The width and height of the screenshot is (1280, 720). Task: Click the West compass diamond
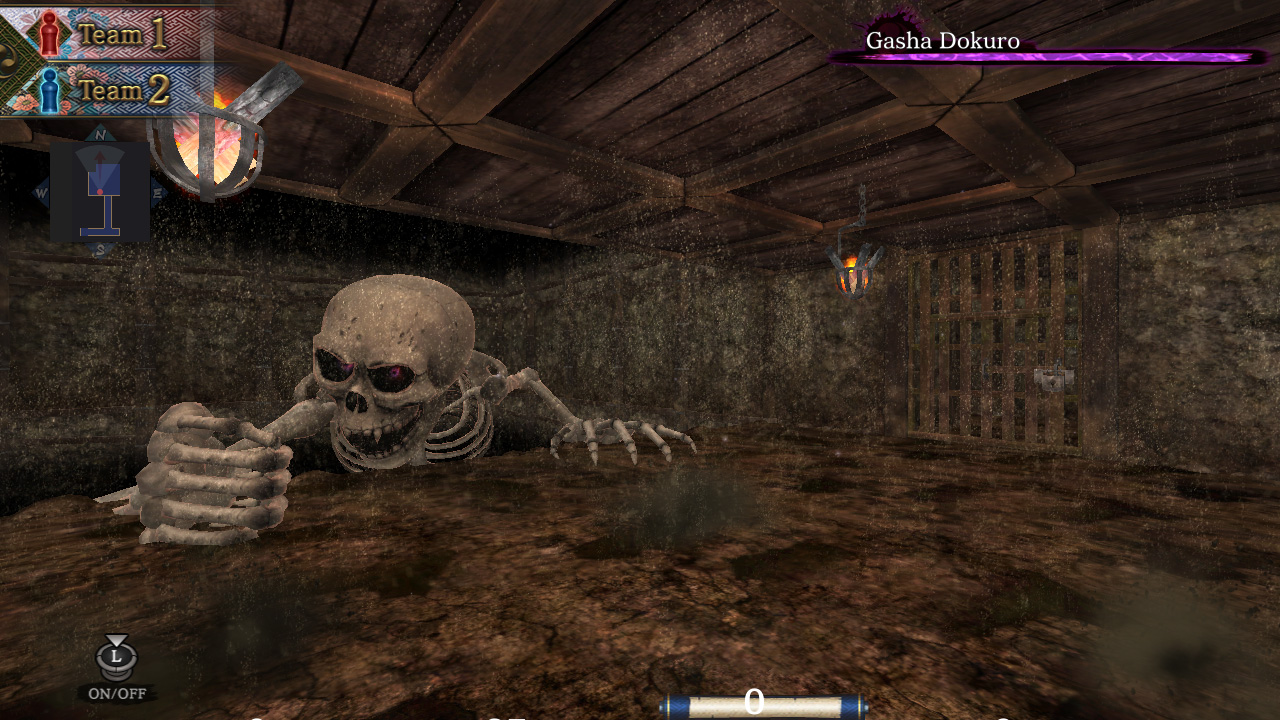[x=40, y=191]
